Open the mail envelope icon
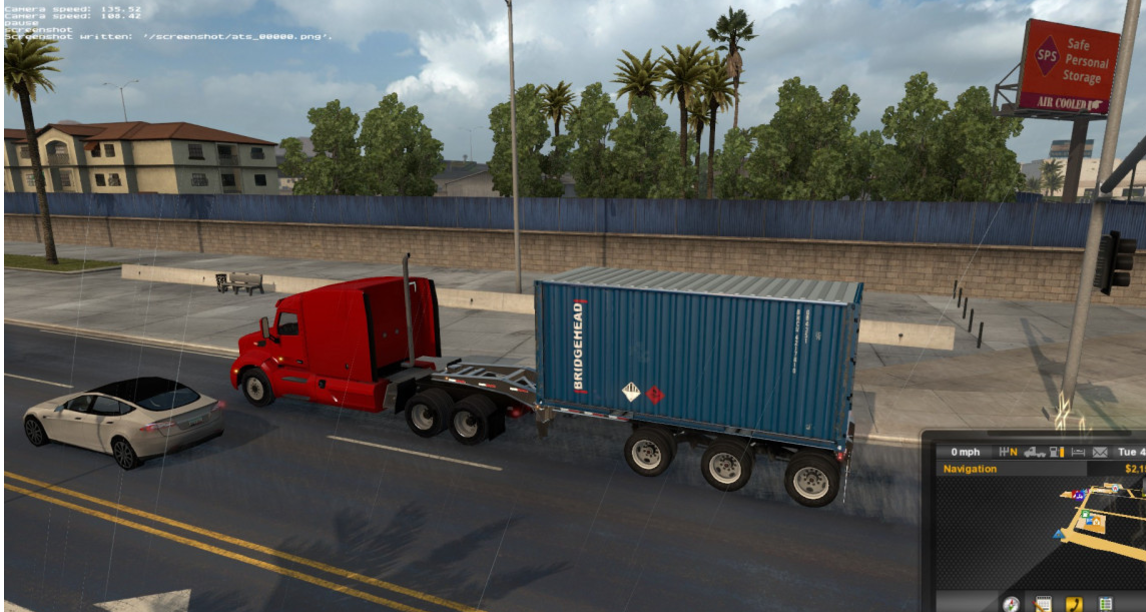The height and width of the screenshot is (612, 1146). (1100, 452)
